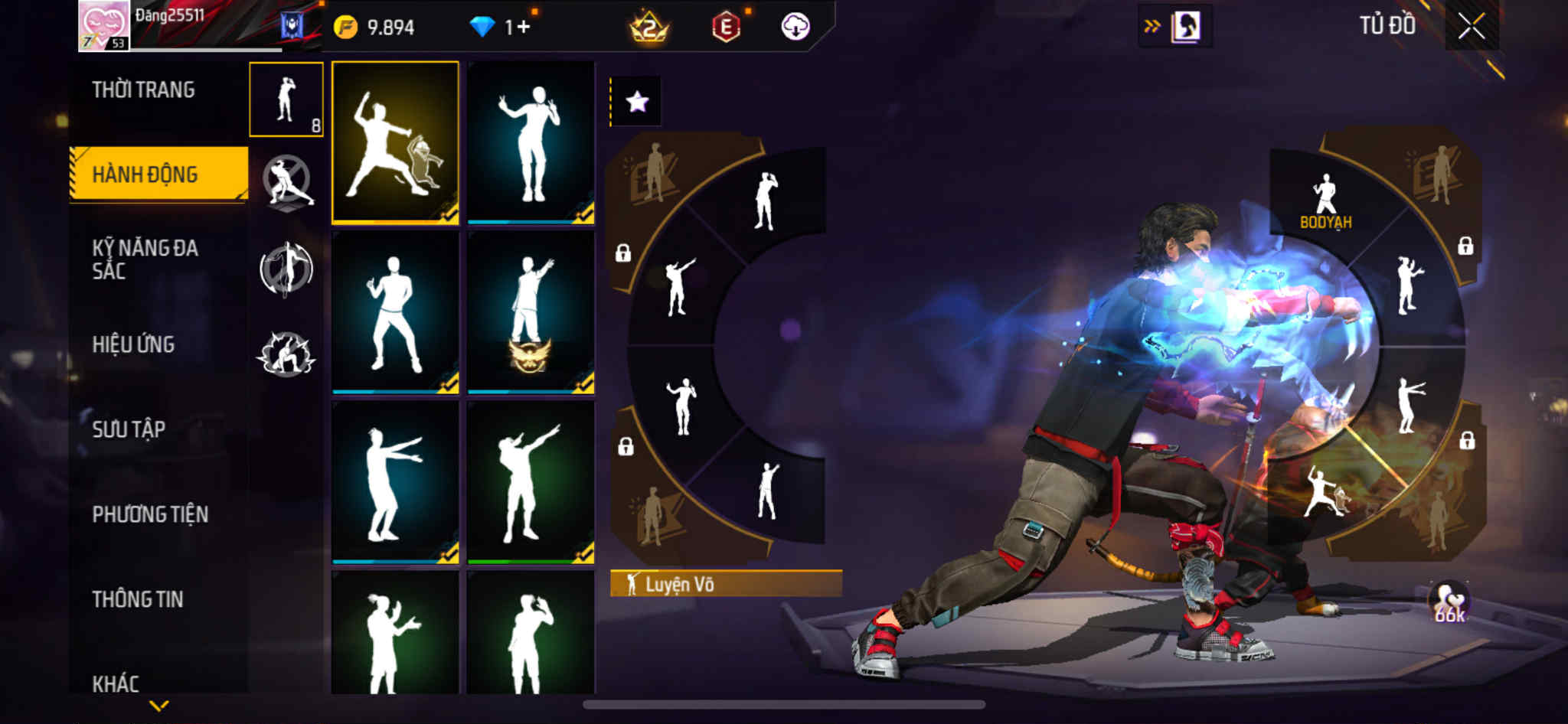Select the Luyện Võ kung fu emote

(x=395, y=142)
